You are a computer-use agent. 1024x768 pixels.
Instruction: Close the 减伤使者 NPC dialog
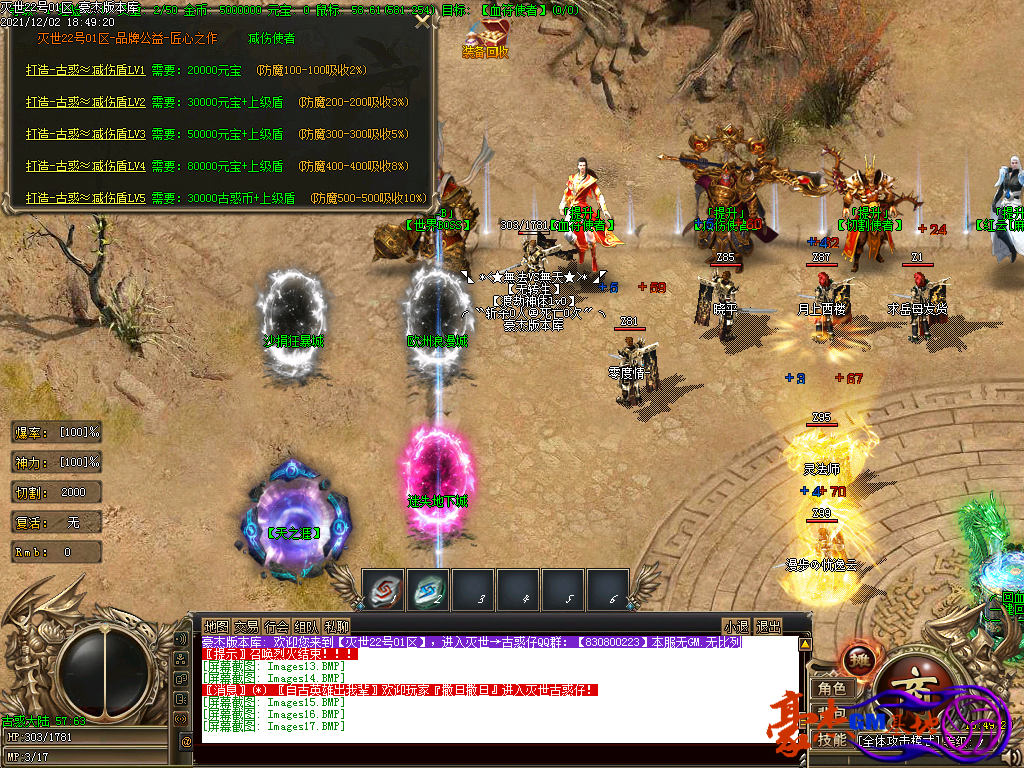(424, 22)
